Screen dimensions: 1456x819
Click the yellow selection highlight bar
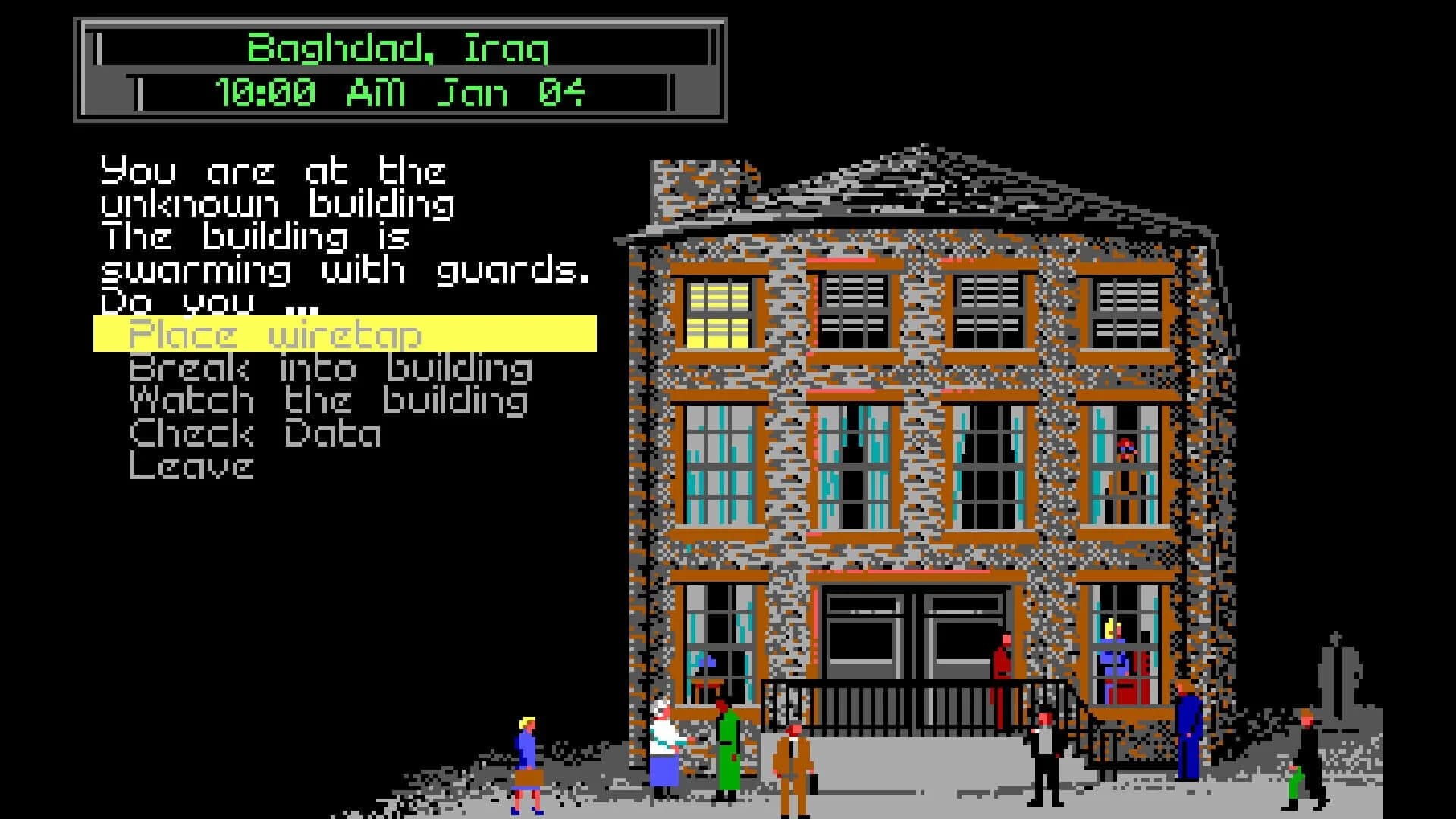[345, 334]
